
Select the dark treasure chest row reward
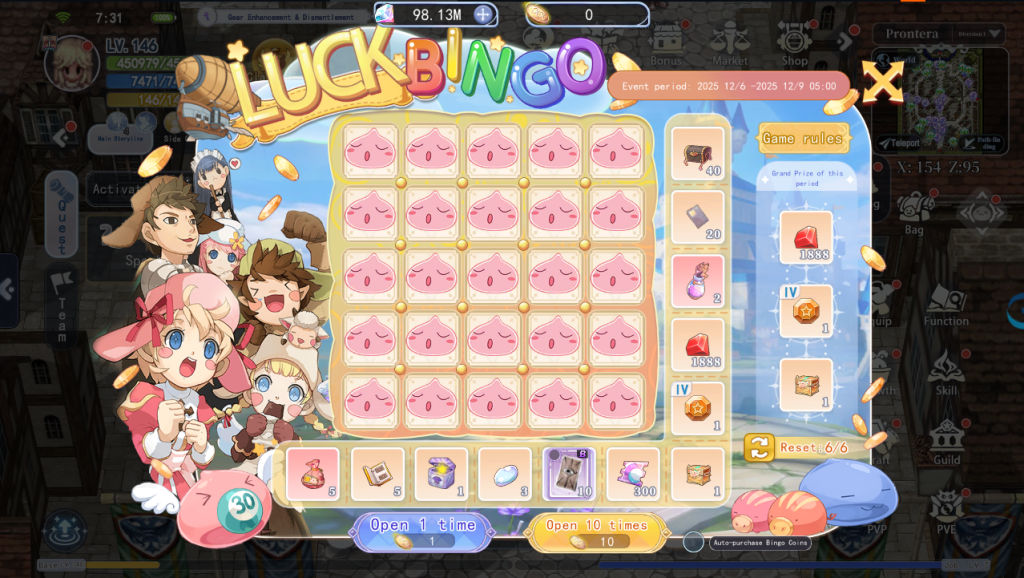point(697,154)
